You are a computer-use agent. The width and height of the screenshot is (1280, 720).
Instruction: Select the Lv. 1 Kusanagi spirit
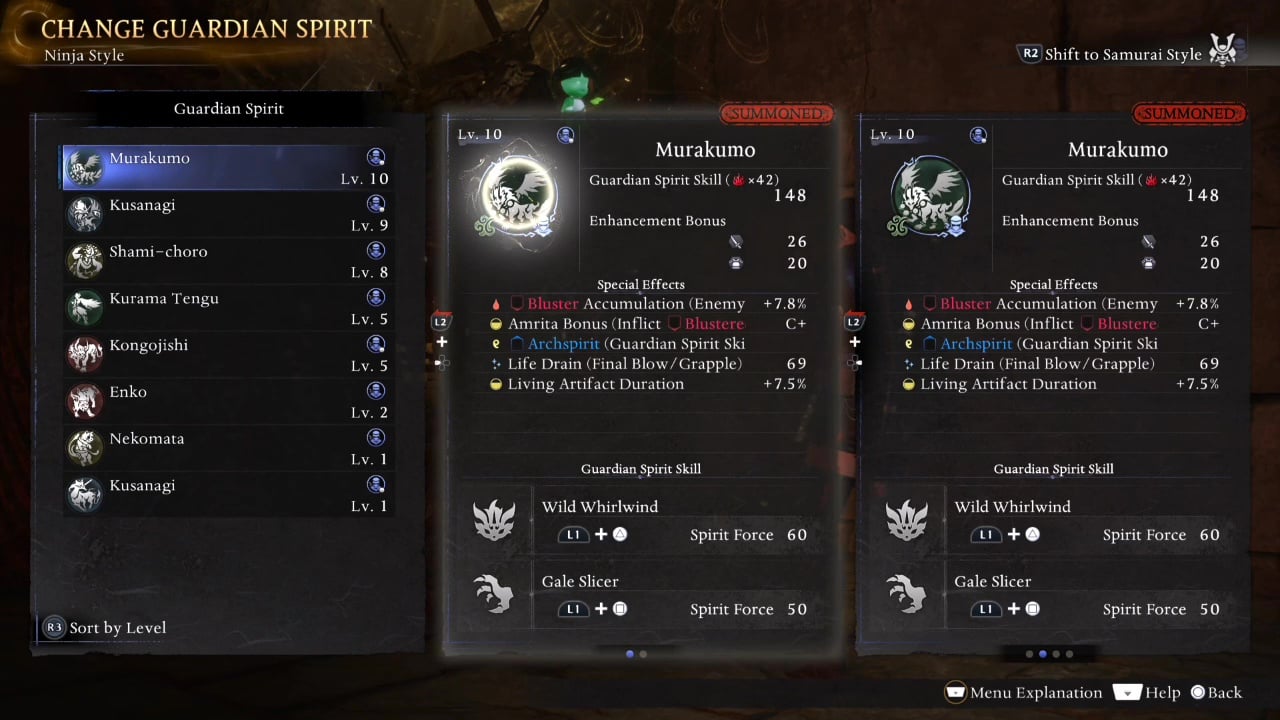tap(227, 495)
